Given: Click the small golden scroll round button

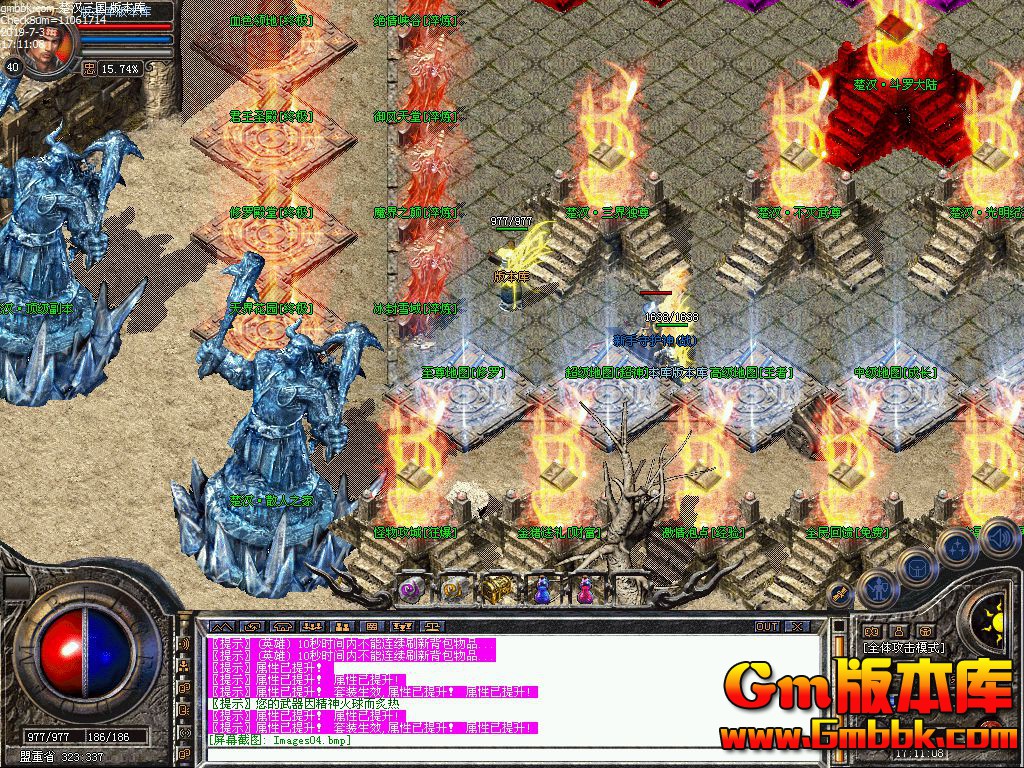Looking at the screenshot, I should pos(840,594).
